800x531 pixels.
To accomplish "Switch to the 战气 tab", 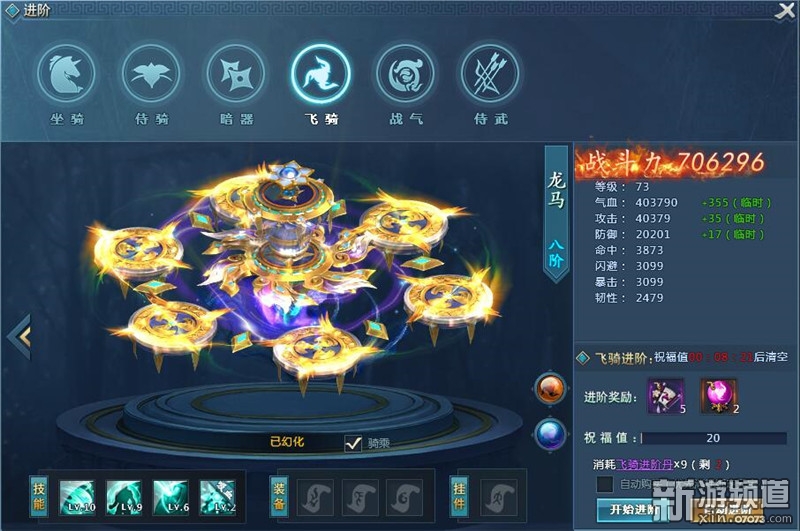I will click(x=405, y=73).
